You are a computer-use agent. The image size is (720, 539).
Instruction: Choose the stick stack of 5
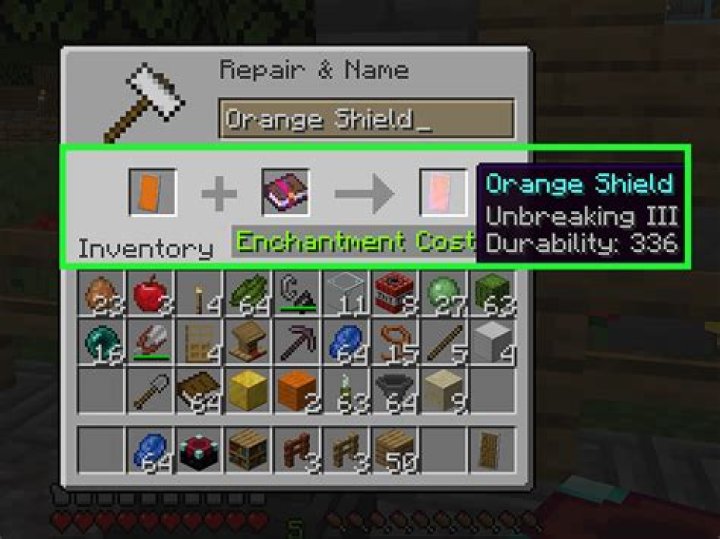tap(443, 345)
